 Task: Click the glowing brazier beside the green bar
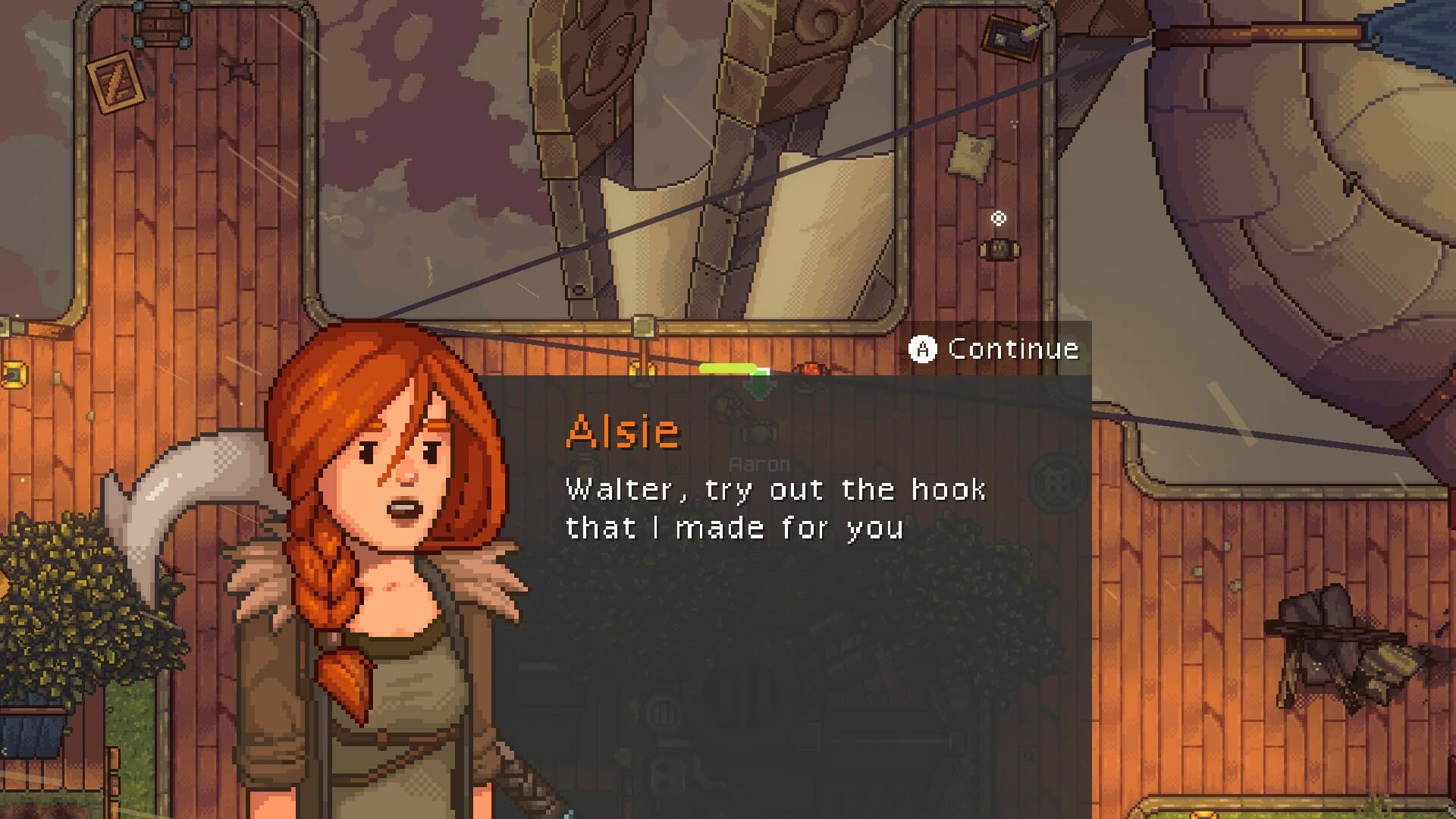811,368
